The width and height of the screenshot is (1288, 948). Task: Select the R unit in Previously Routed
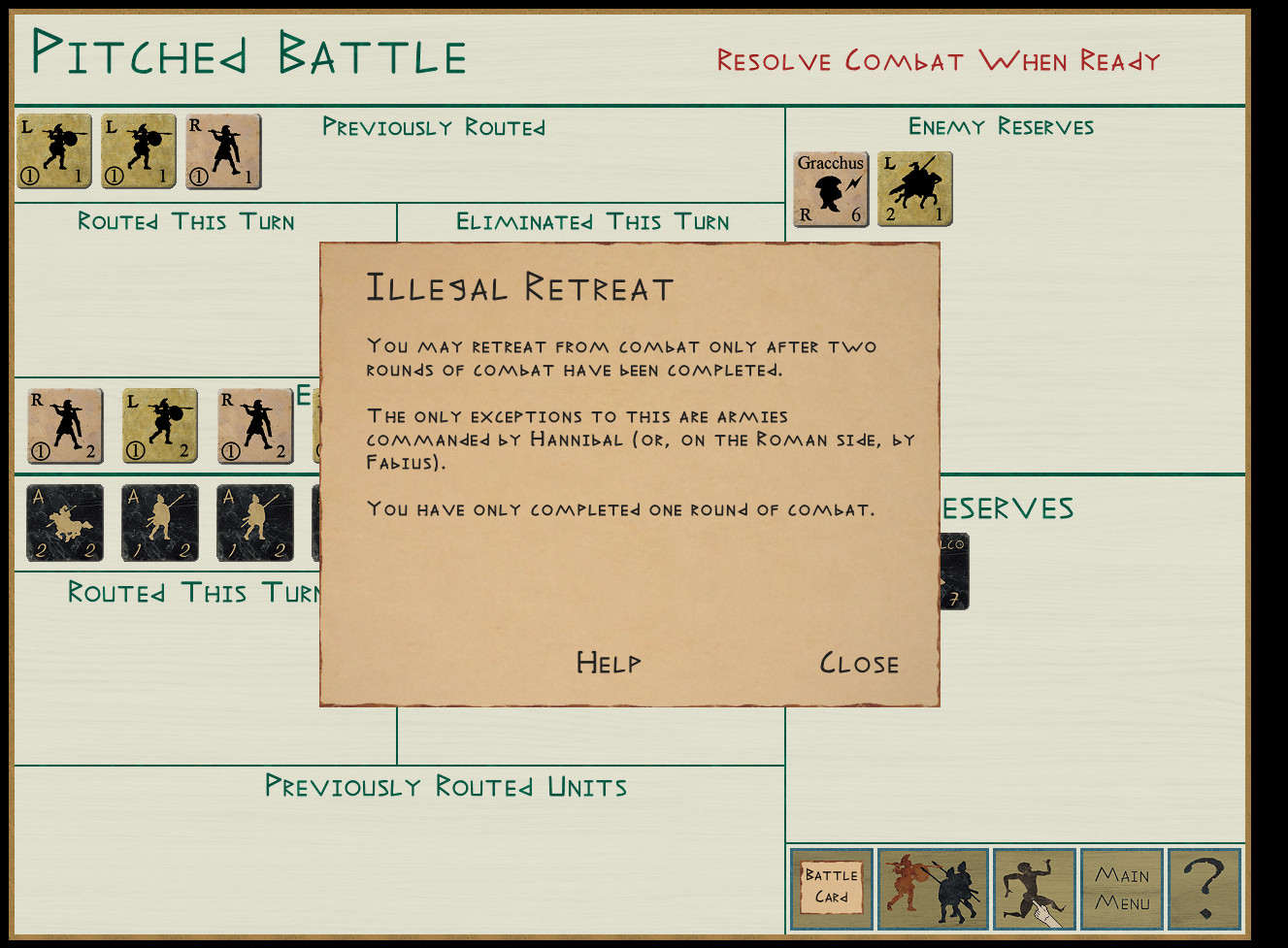(223, 151)
